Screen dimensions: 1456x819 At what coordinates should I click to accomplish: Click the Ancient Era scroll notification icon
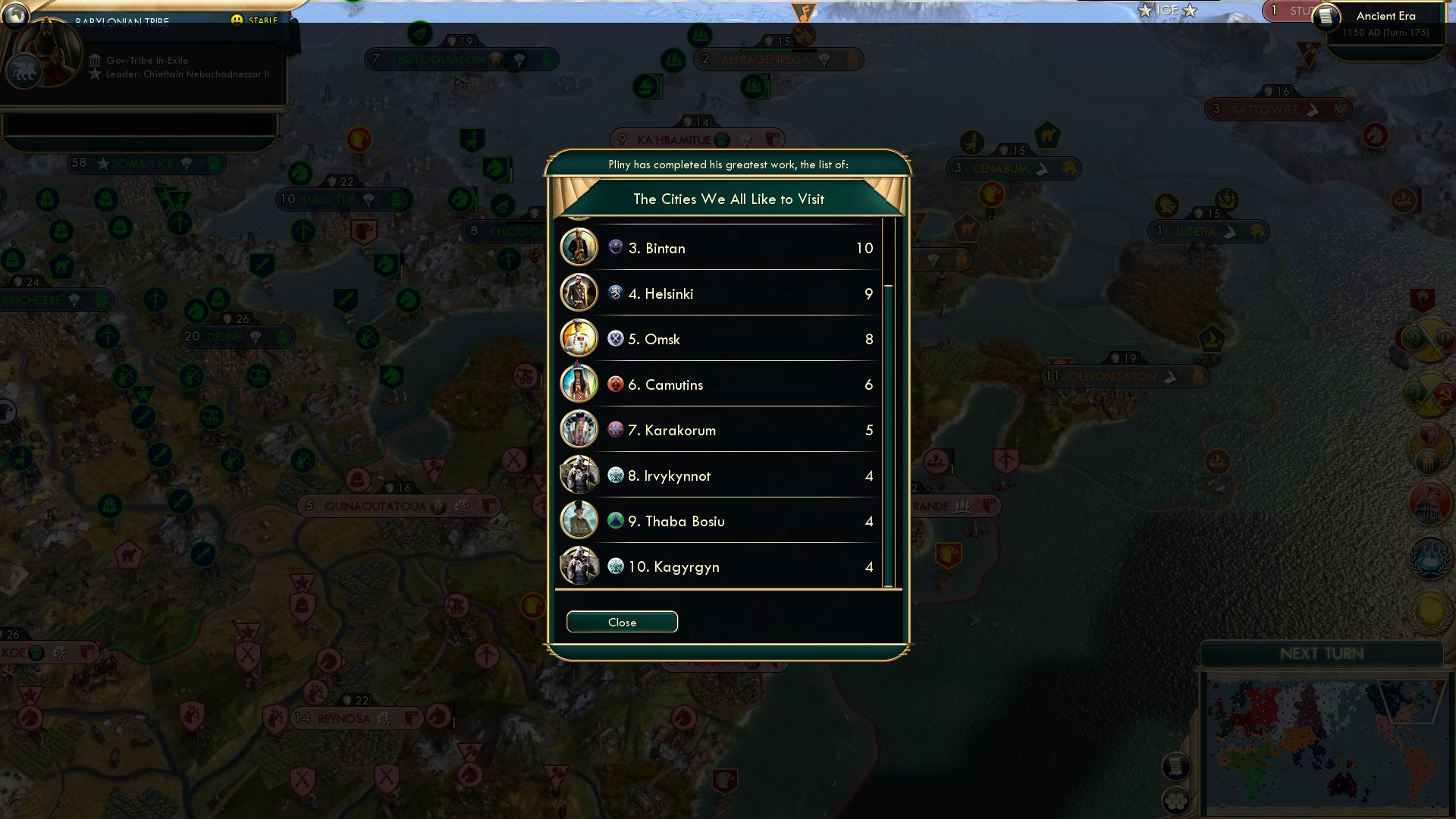(1326, 17)
